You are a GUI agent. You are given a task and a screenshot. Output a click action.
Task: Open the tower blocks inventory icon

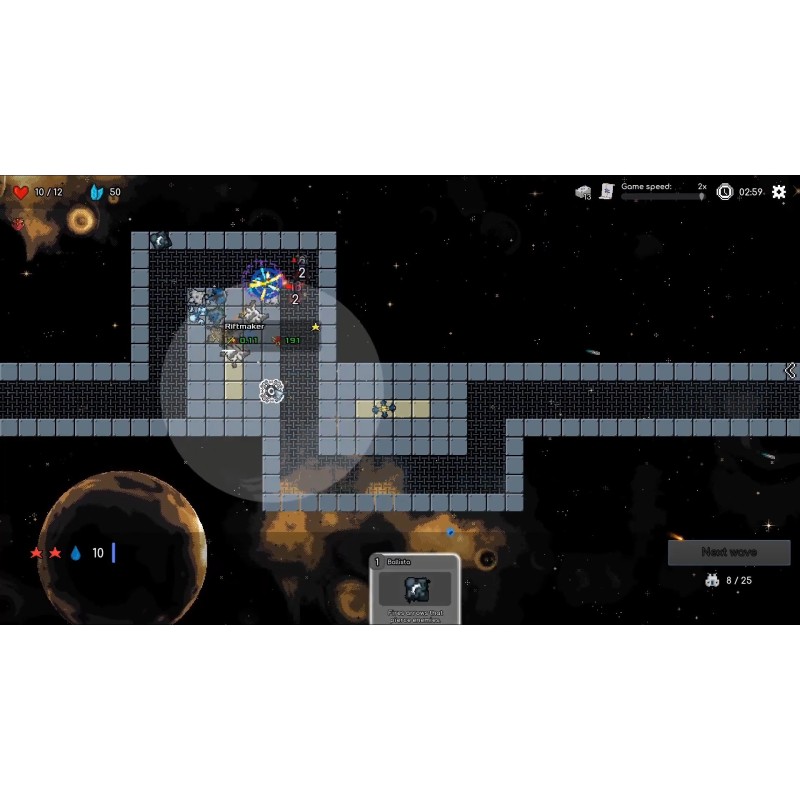click(583, 192)
